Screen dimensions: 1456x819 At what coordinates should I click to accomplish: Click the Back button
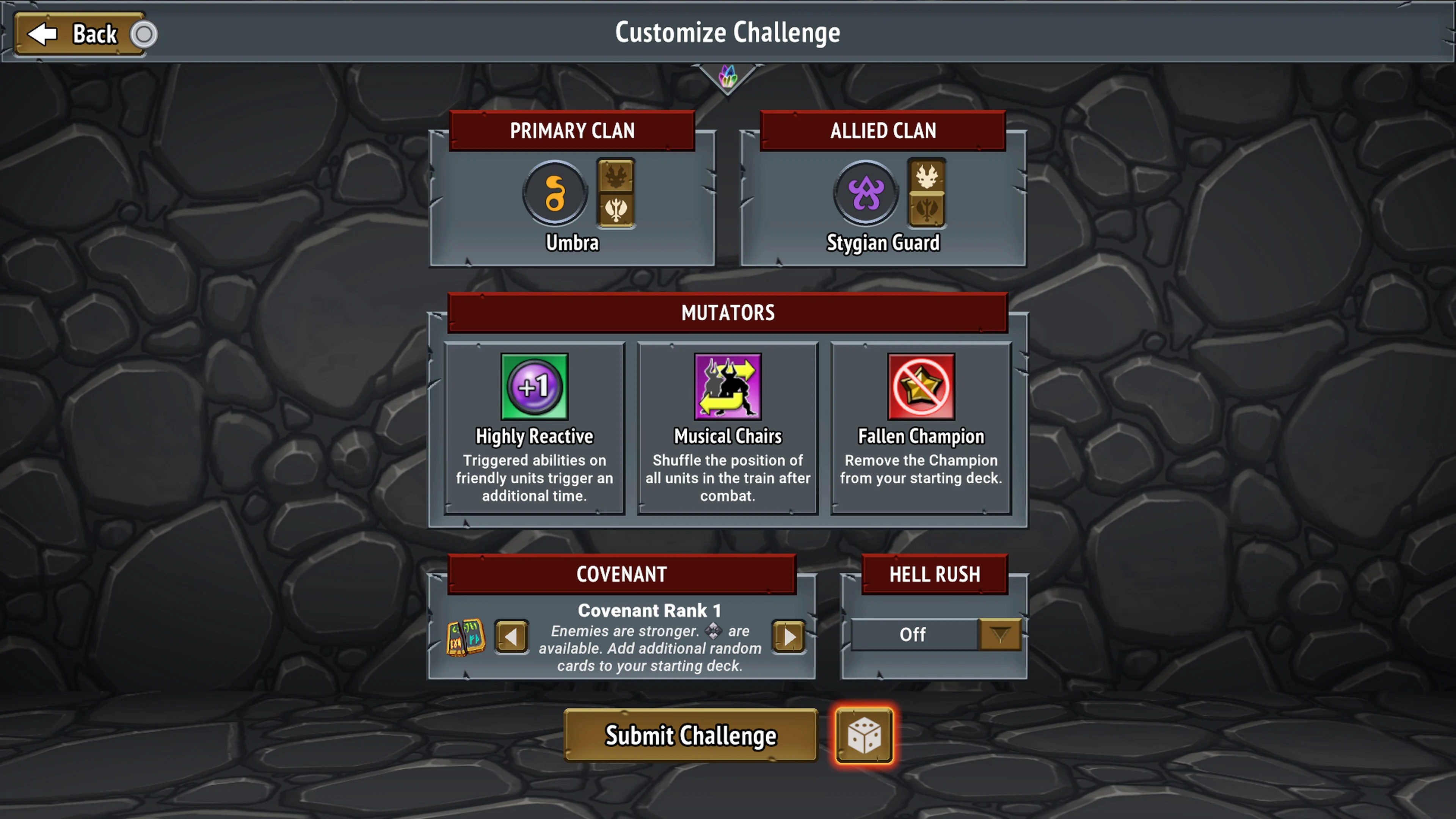(x=79, y=33)
